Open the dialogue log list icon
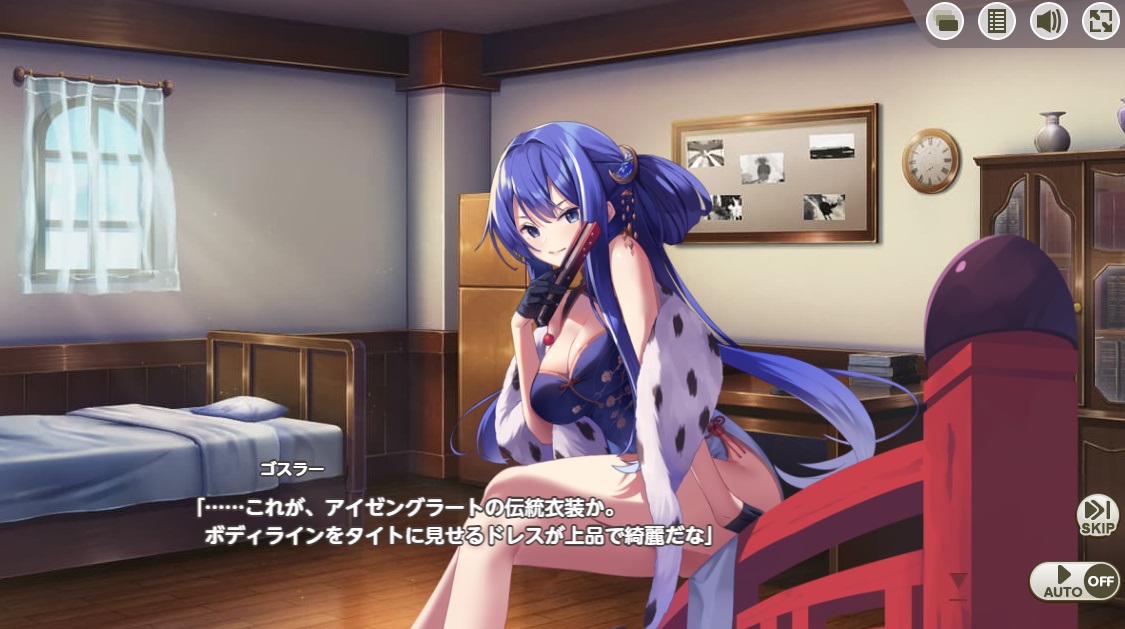The width and height of the screenshot is (1125, 629). click(997, 21)
